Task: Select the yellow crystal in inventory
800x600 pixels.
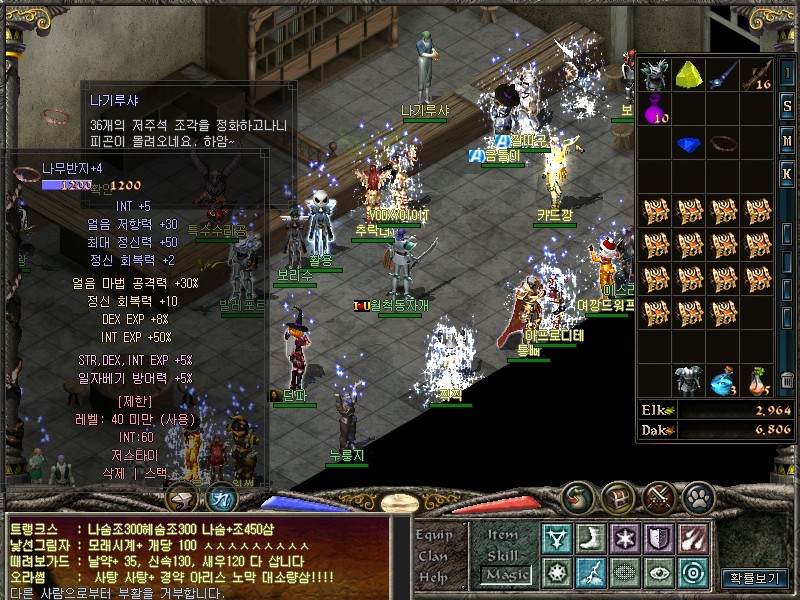Action: pos(688,74)
